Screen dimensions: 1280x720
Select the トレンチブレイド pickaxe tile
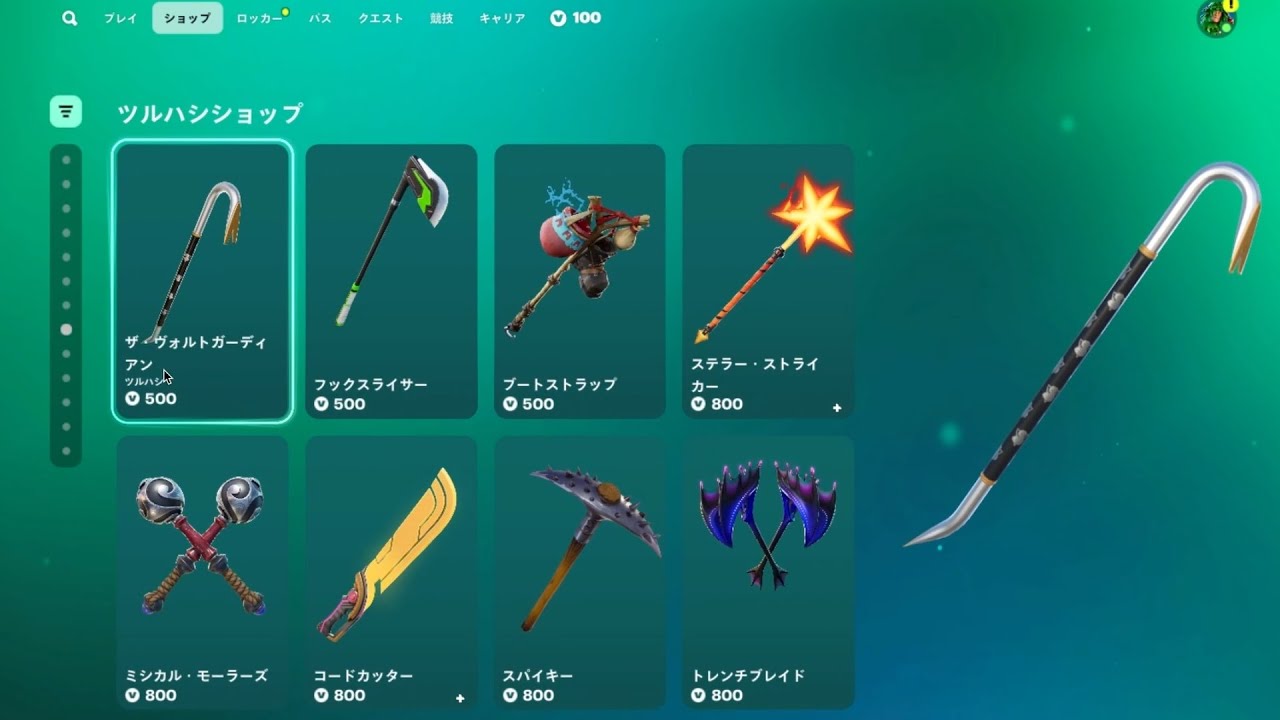(768, 572)
